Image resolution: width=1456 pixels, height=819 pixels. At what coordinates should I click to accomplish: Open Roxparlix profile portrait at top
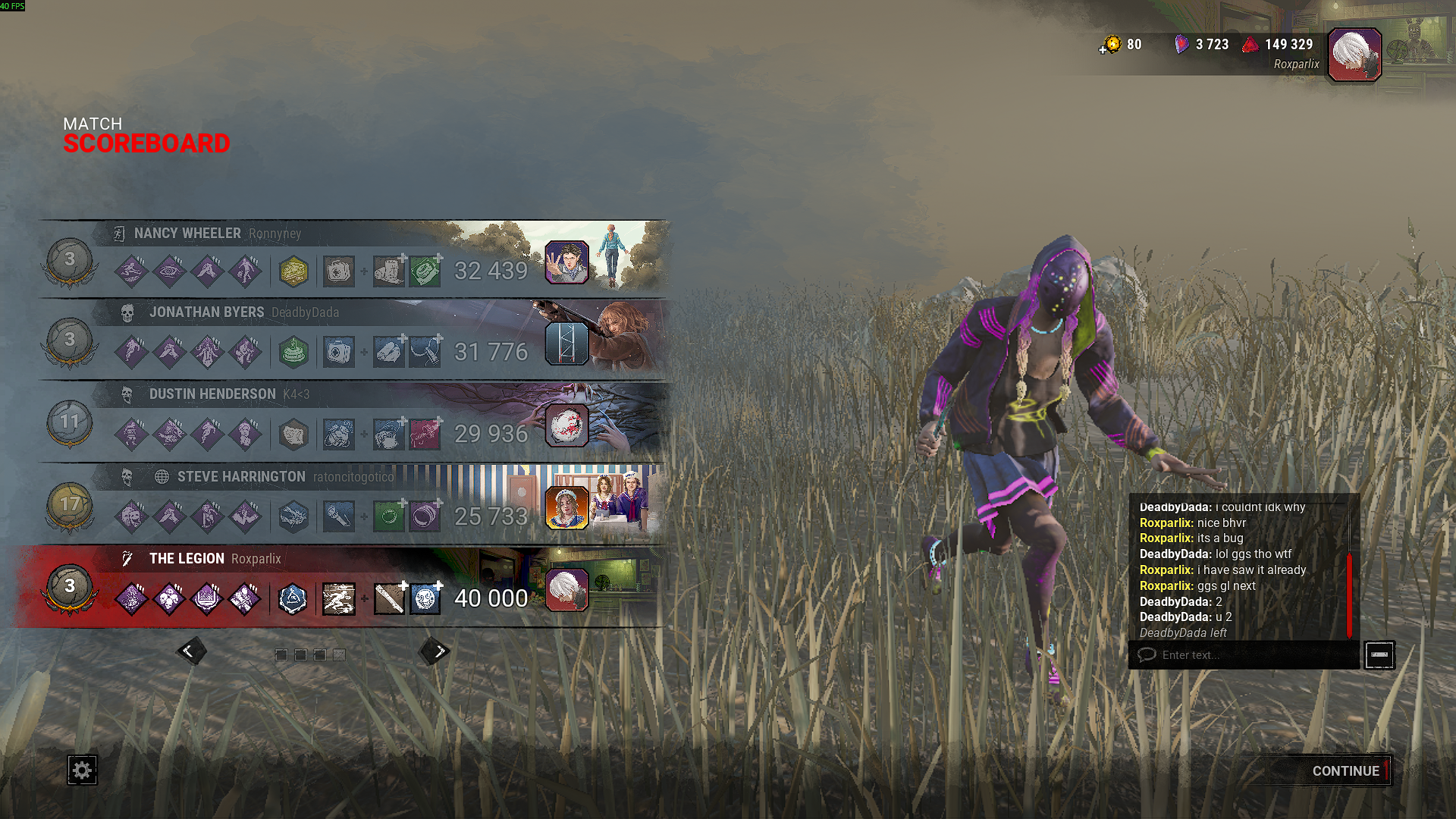click(x=1355, y=55)
